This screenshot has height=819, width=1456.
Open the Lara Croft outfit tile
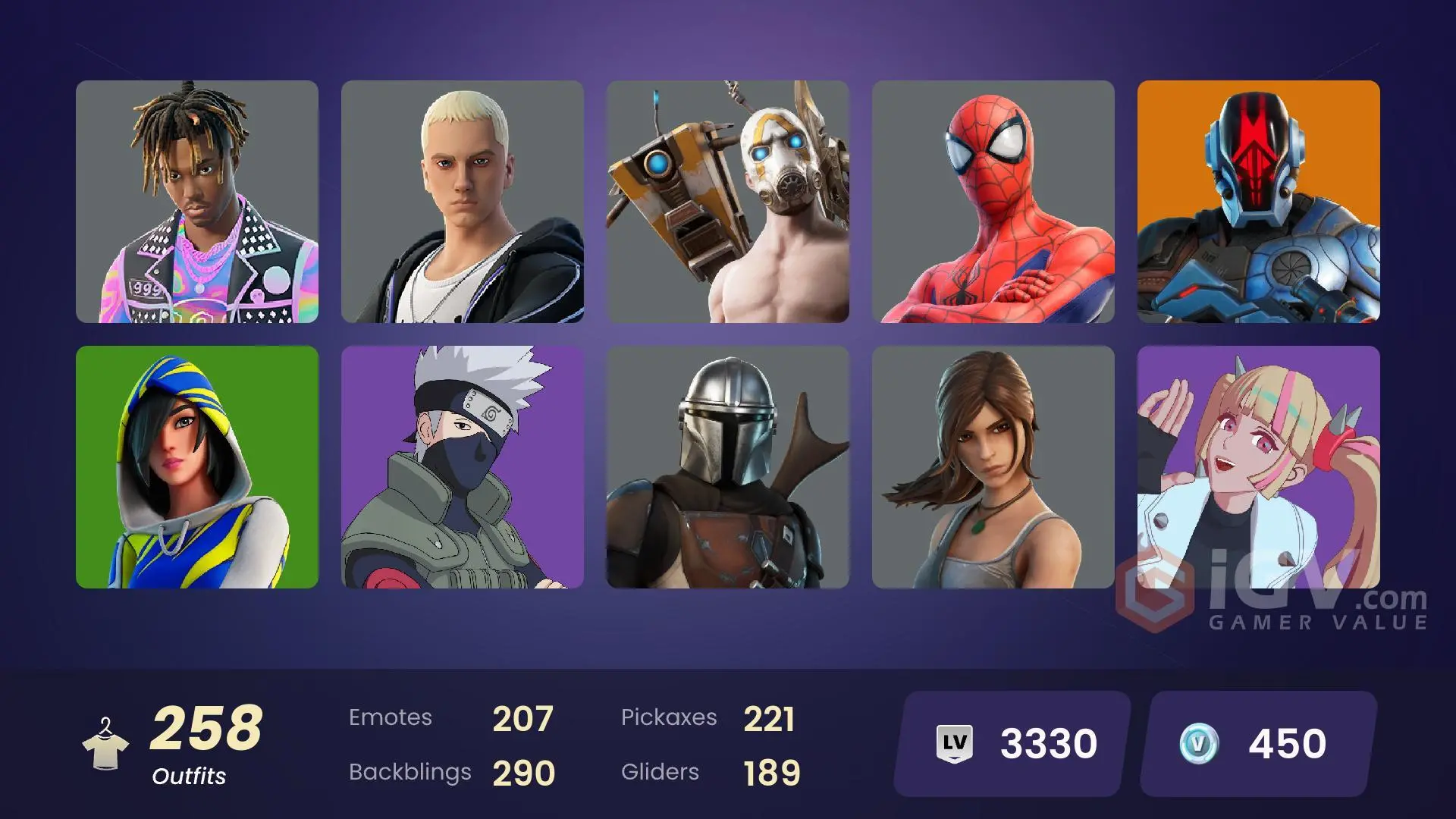tap(993, 466)
